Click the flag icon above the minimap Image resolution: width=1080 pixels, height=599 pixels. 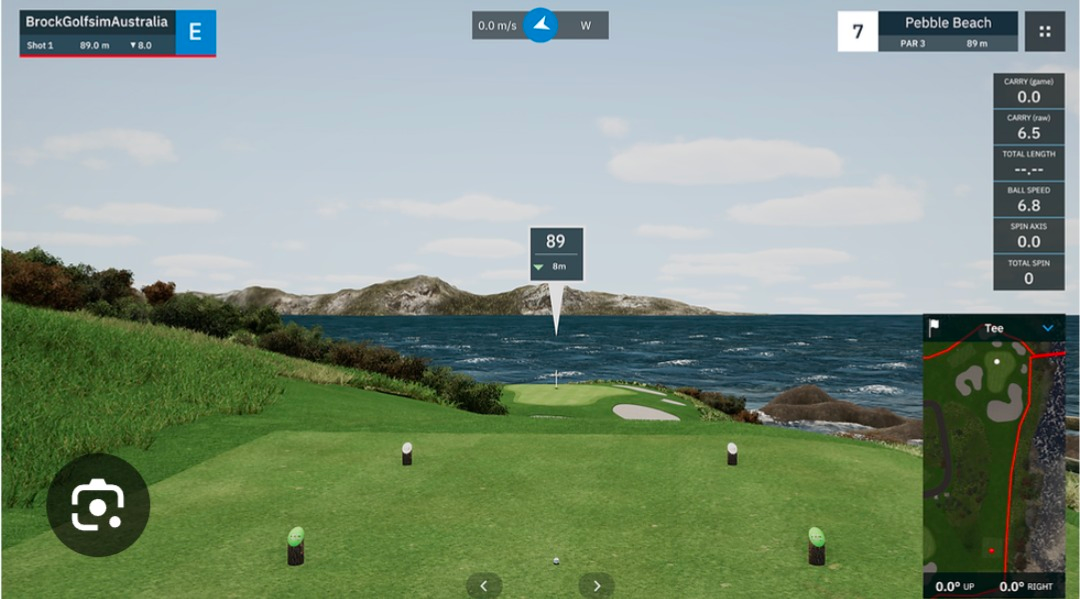coord(934,327)
